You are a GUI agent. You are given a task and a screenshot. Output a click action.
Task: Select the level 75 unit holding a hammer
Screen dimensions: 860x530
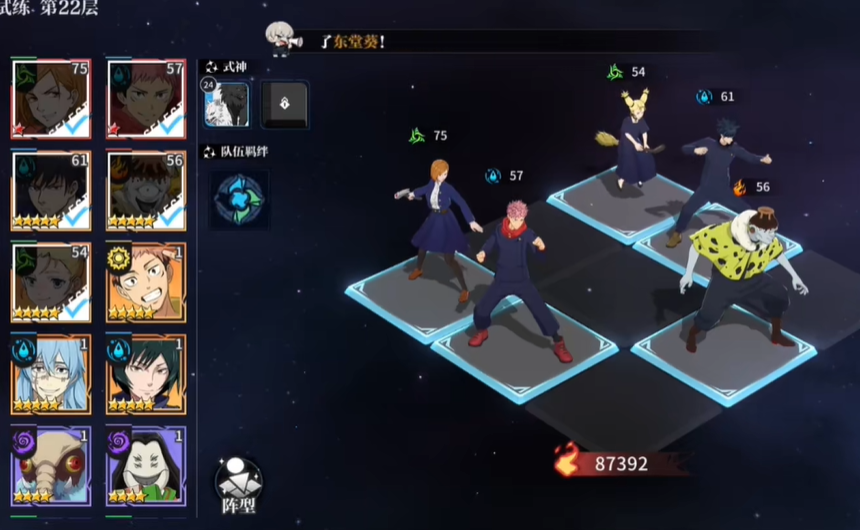pos(440,227)
